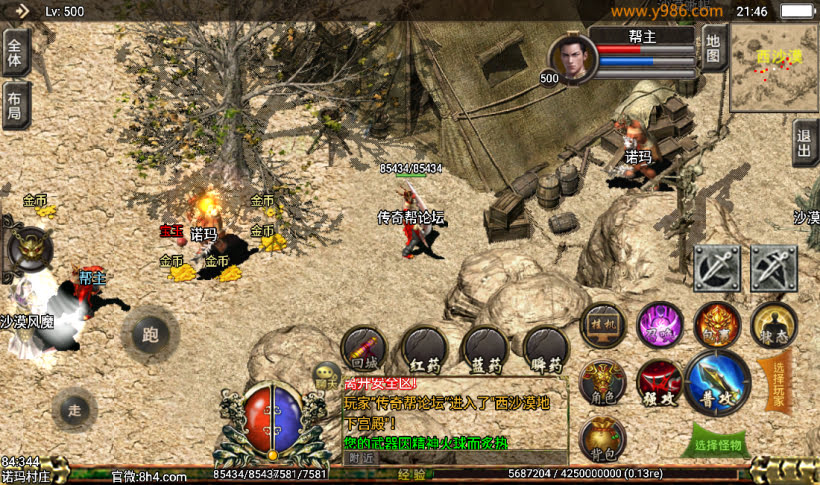The width and height of the screenshot is (820, 485).
Task: Select the 帮主 character portrait
Action: tap(573, 59)
